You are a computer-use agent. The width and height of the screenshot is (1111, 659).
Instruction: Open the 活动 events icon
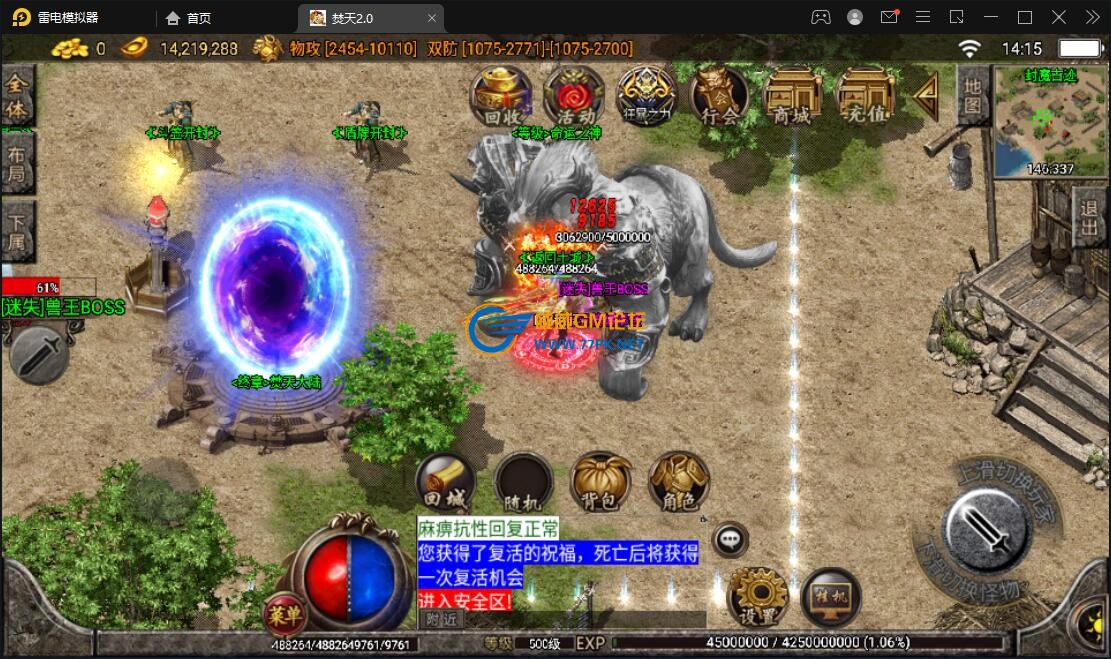[573, 96]
